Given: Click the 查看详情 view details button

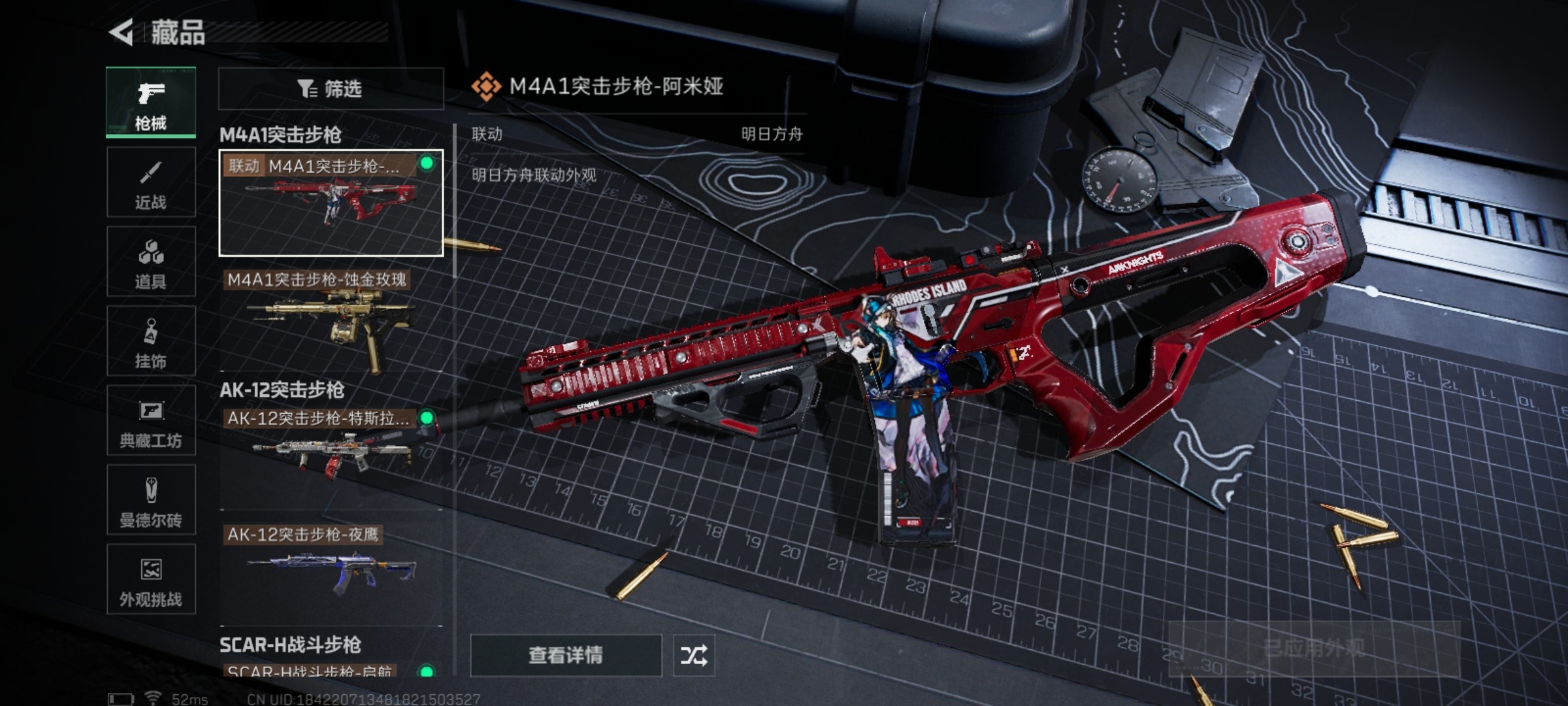Looking at the screenshot, I should pyautogui.click(x=566, y=655).
